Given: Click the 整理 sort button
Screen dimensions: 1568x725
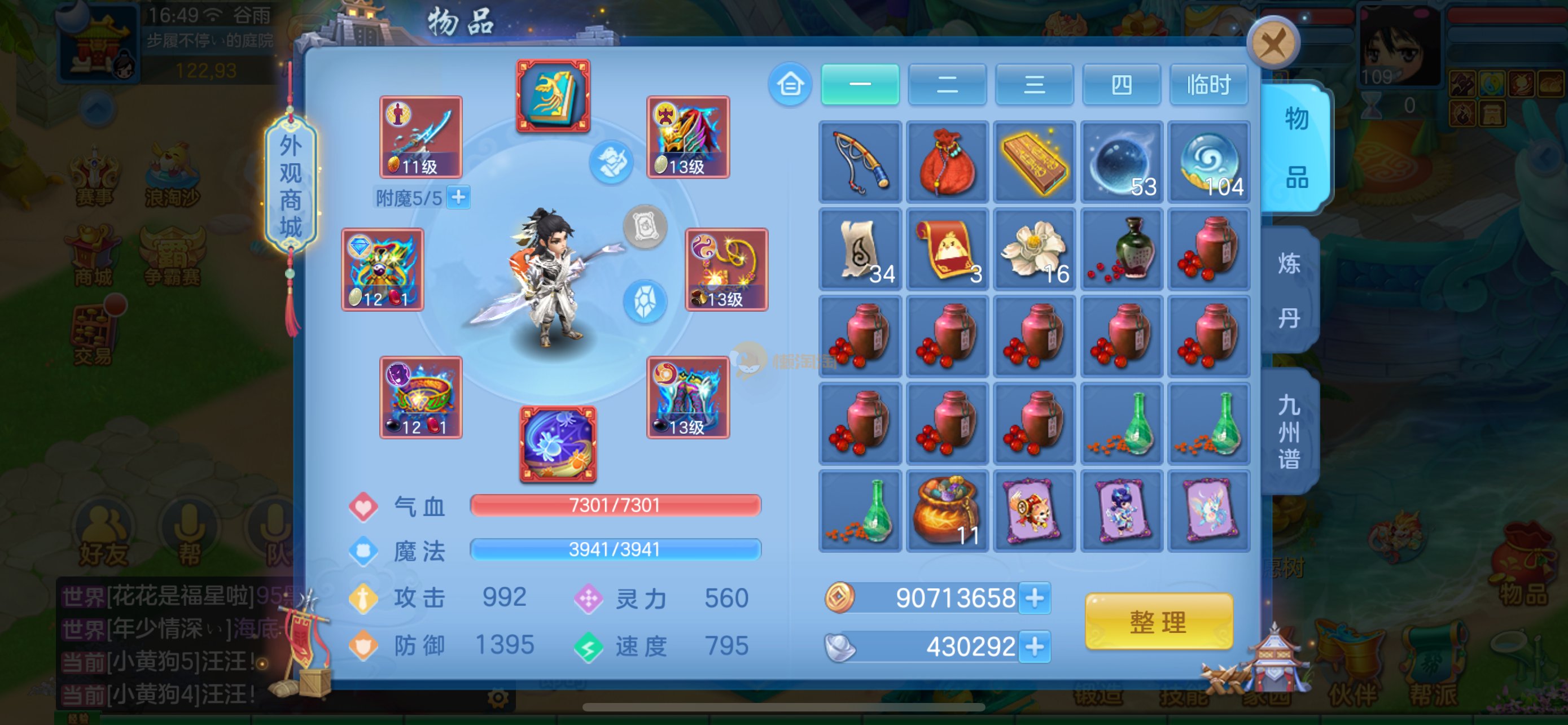Looking at the screenshot, I should (1158, 622).
